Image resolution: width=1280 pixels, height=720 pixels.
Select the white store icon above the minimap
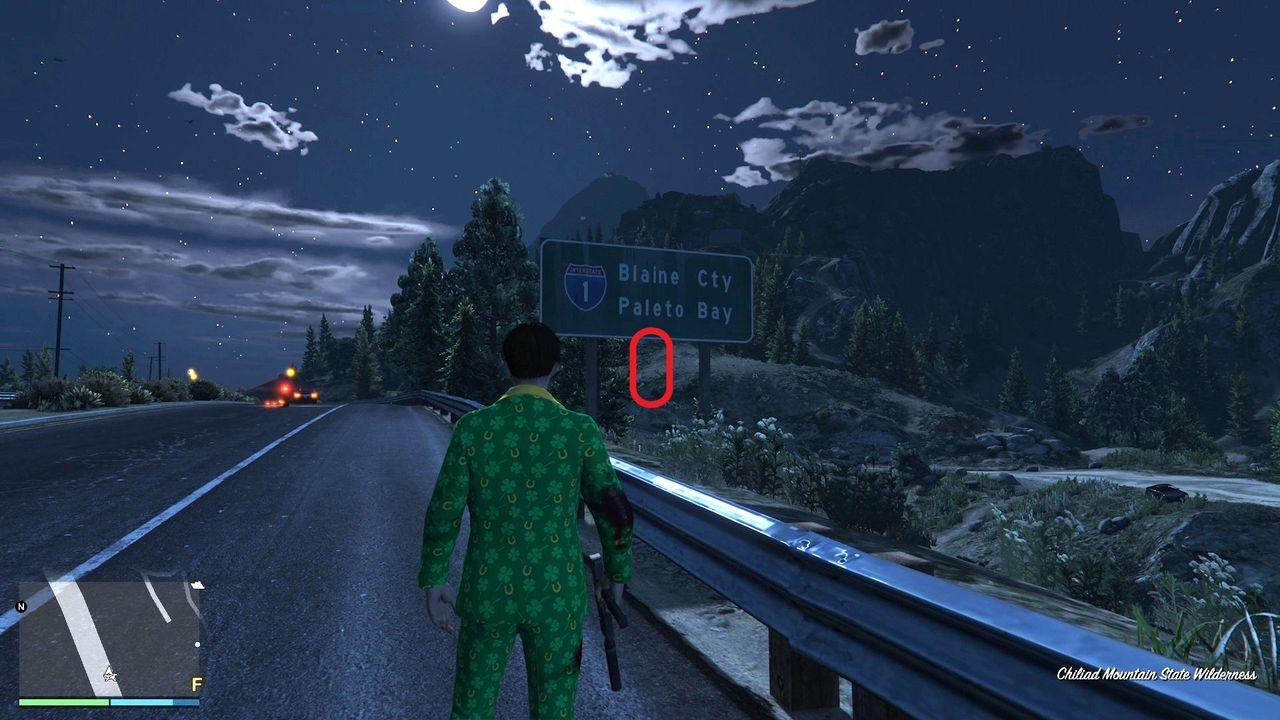pos(198,585)
